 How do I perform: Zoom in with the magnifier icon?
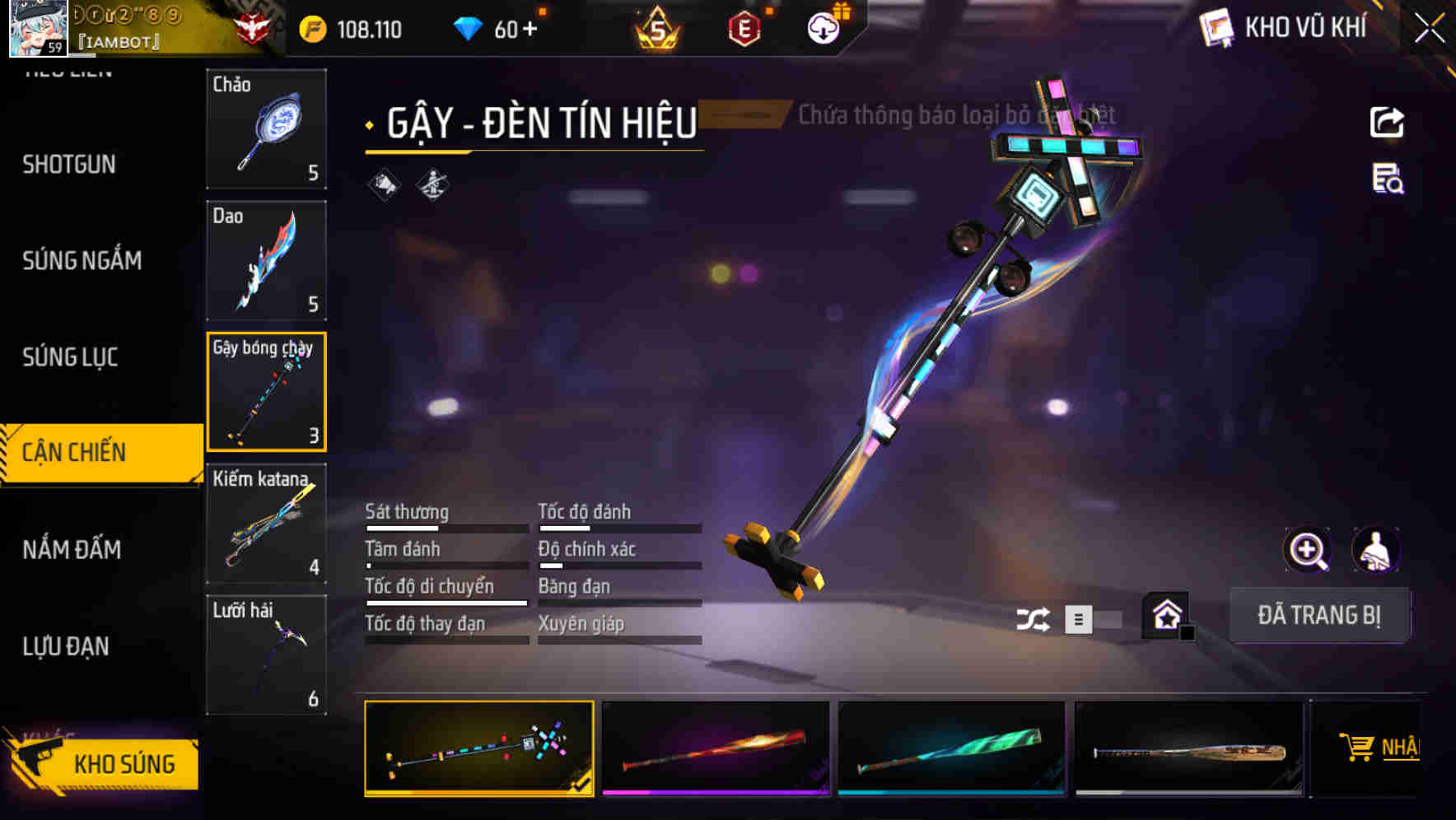tap(1307, 550)
